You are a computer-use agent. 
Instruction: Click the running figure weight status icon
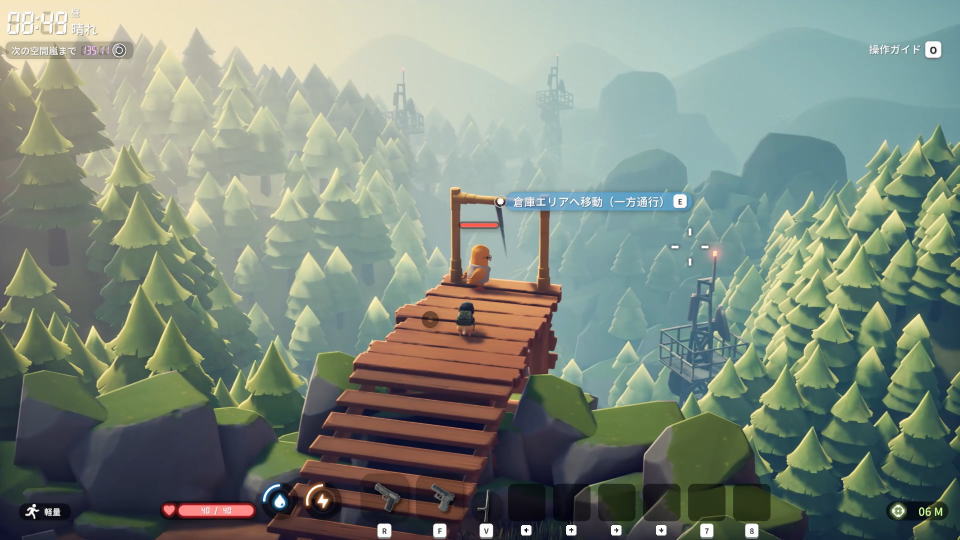(31, 511)
